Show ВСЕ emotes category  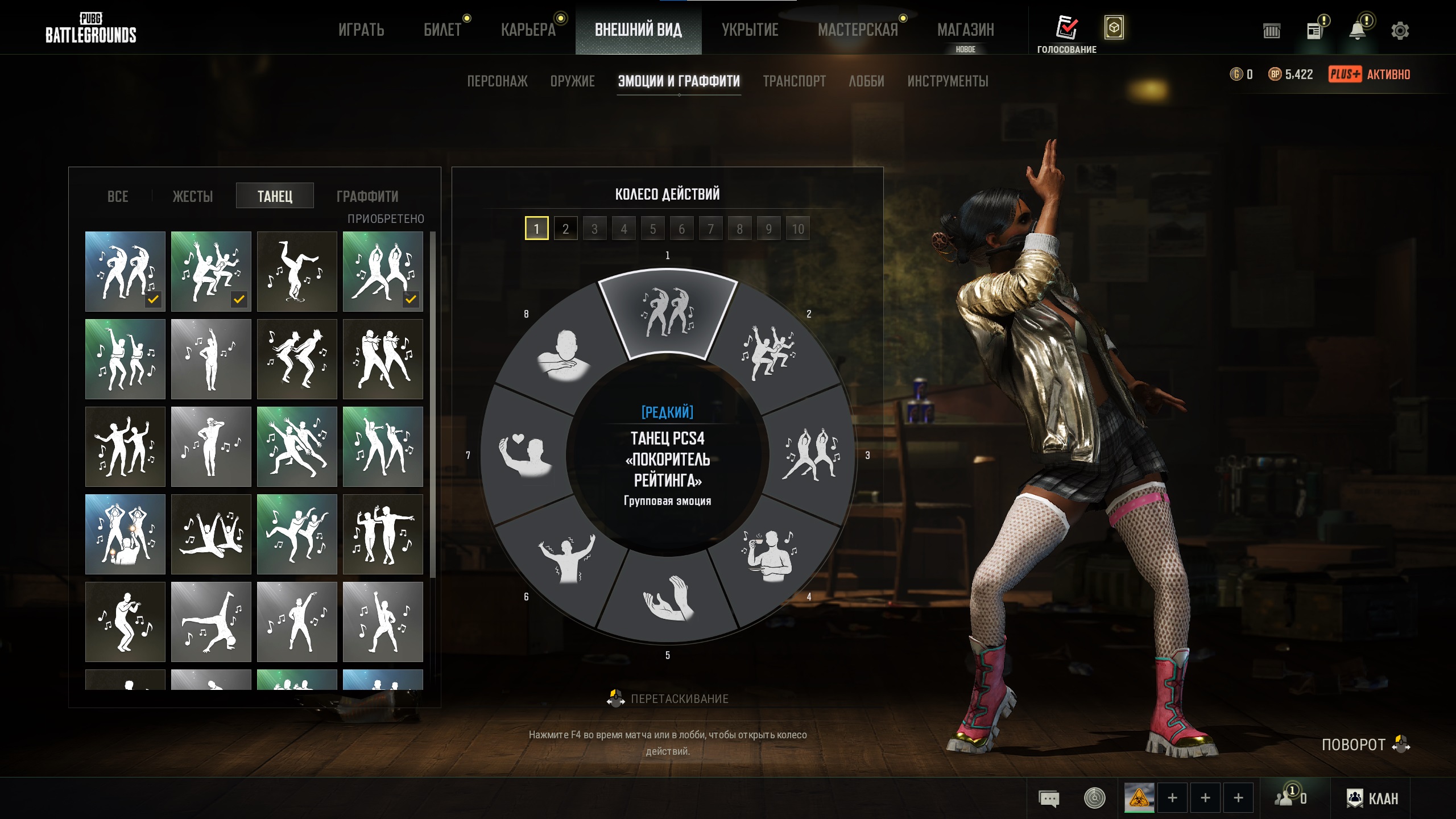point(118,196)
